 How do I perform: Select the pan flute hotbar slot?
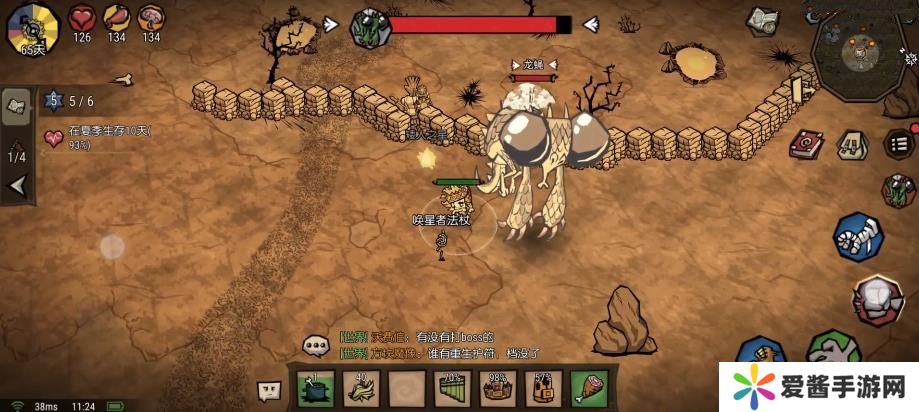453,388
